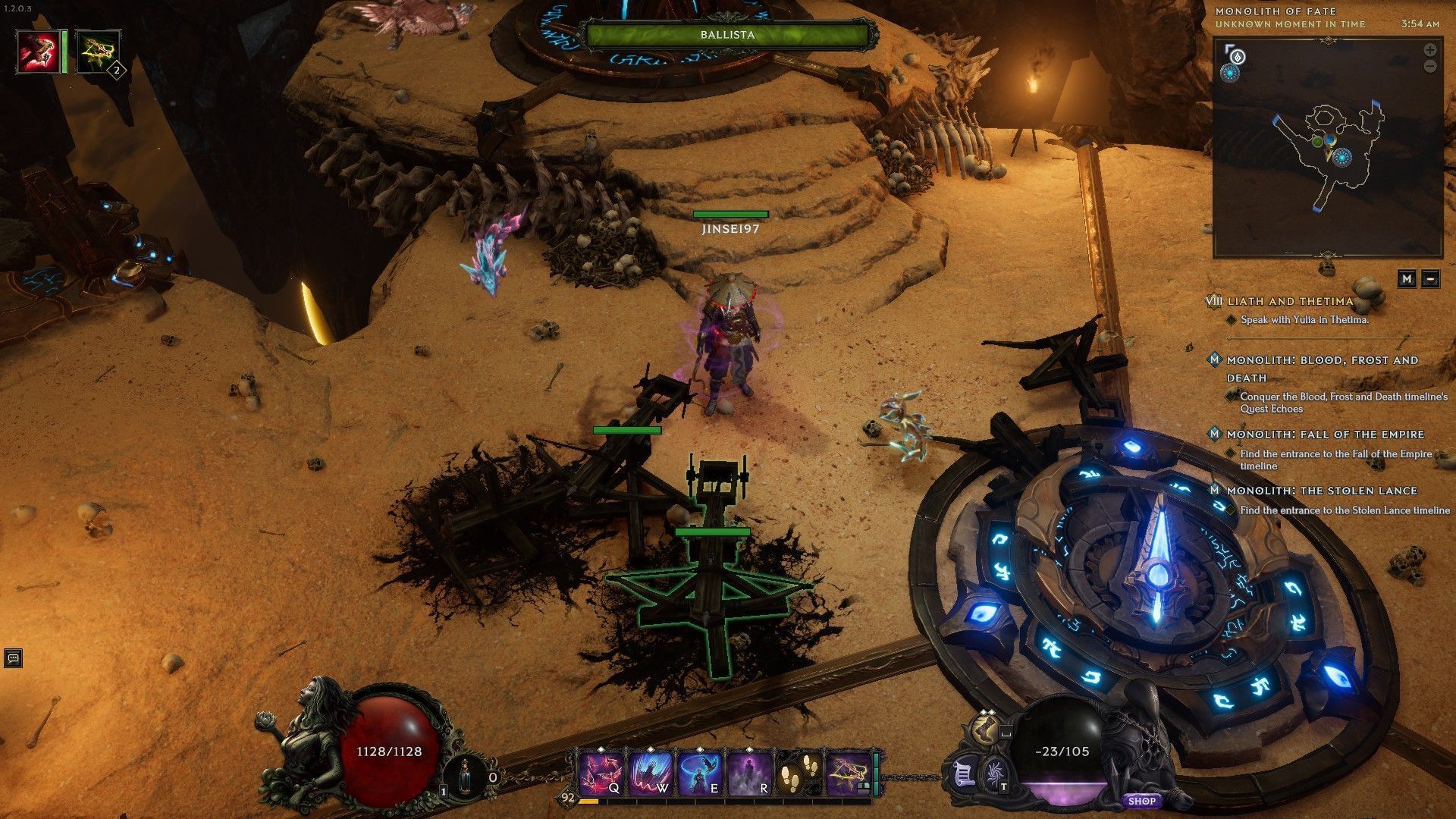The width and height of the screenshot is (1456, 819).
Task: Select the footprints movement skill slot
Action: [x=798, y=774]
